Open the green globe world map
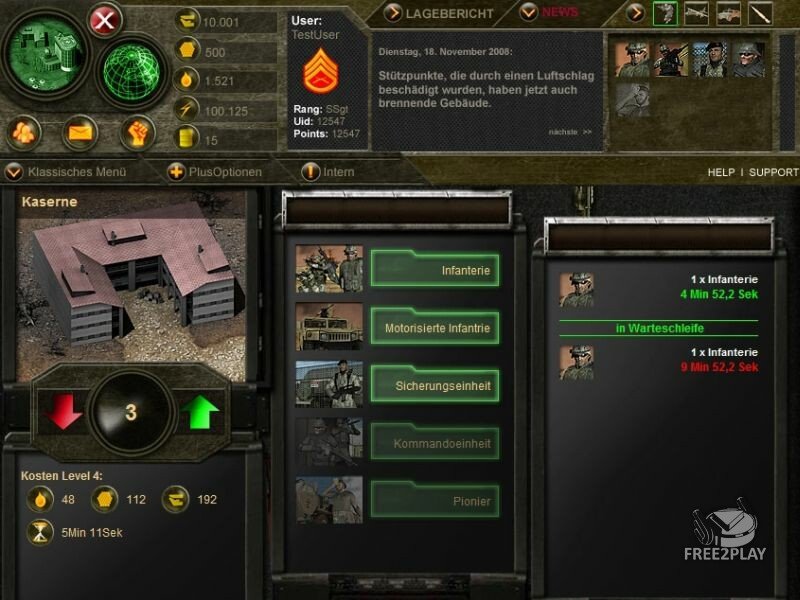Image resolution: width=800 pixels, height=600 pixels. click(133, 73)
